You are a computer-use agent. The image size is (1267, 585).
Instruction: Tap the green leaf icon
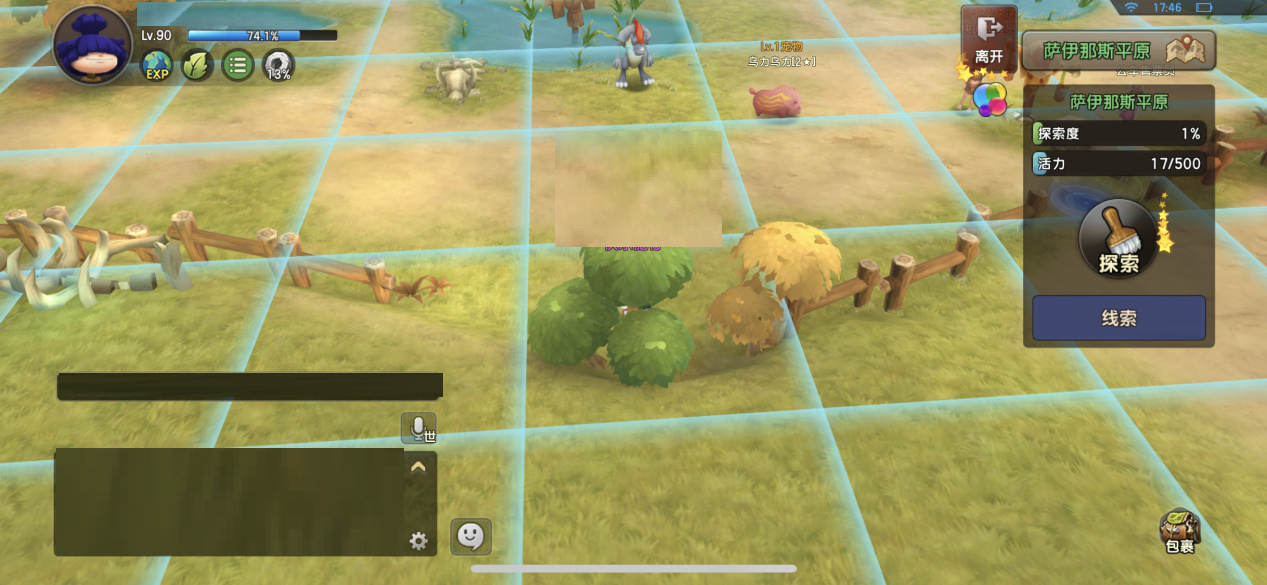click(x=197, y=67)
